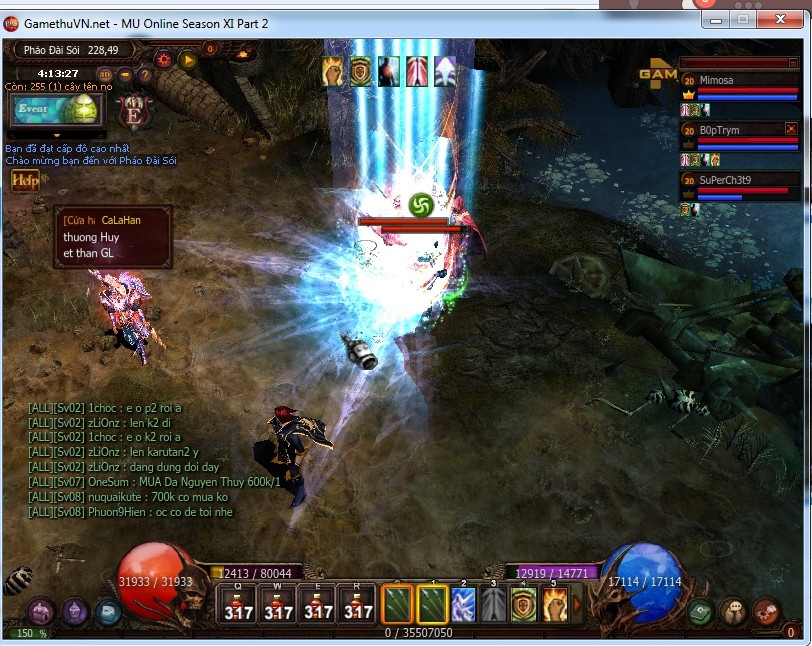Open the gear settings button
The width and height of the screenshot is (812, 646).
tap(163, 59)
